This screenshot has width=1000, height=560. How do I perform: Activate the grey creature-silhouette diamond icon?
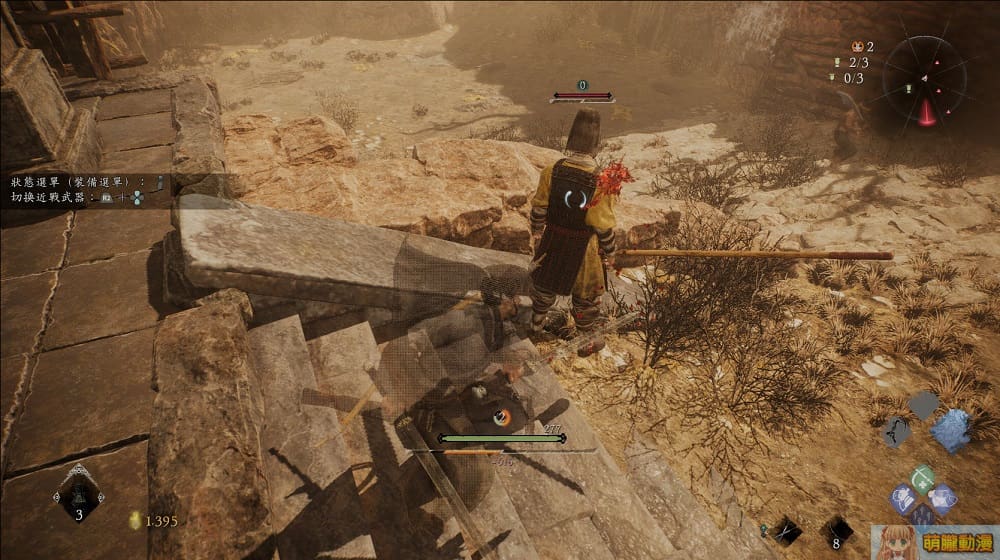click(x=896, y=431)
